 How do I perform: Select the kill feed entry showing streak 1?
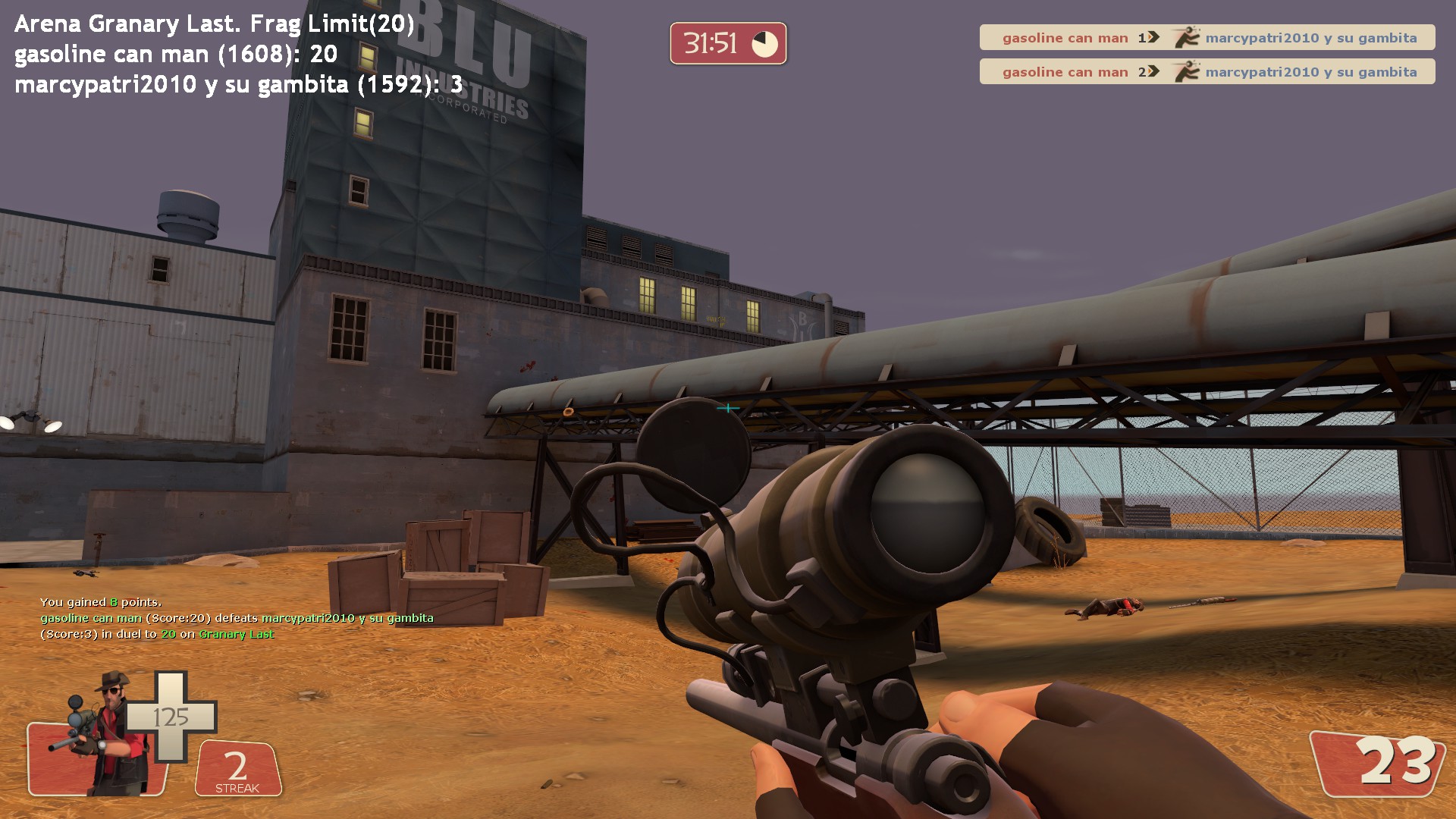(x=1207, y=38)
